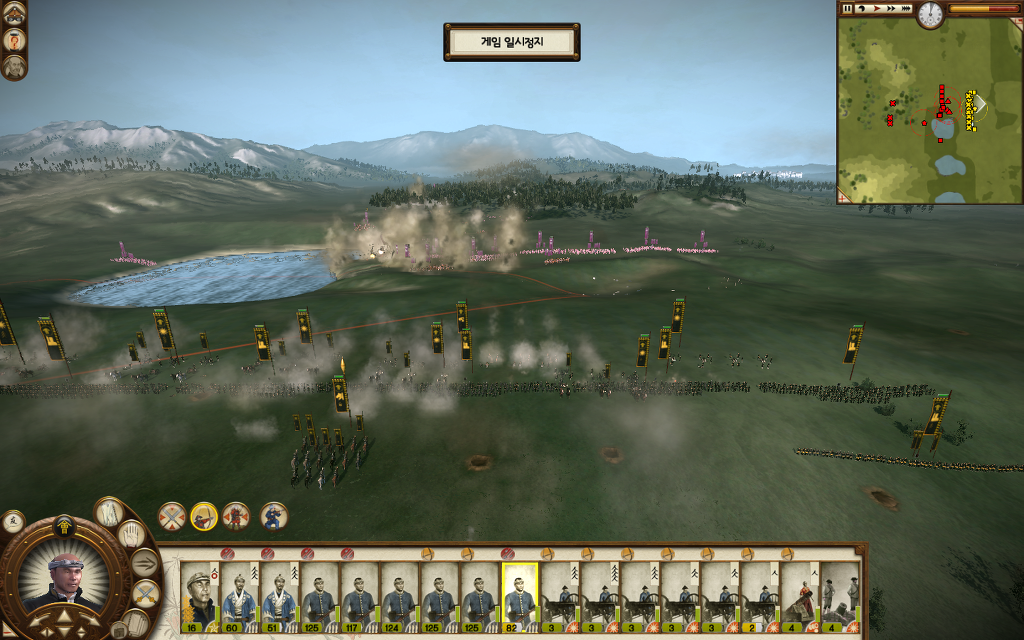Set battle speed to fast forward

click(x=889, y=8)
